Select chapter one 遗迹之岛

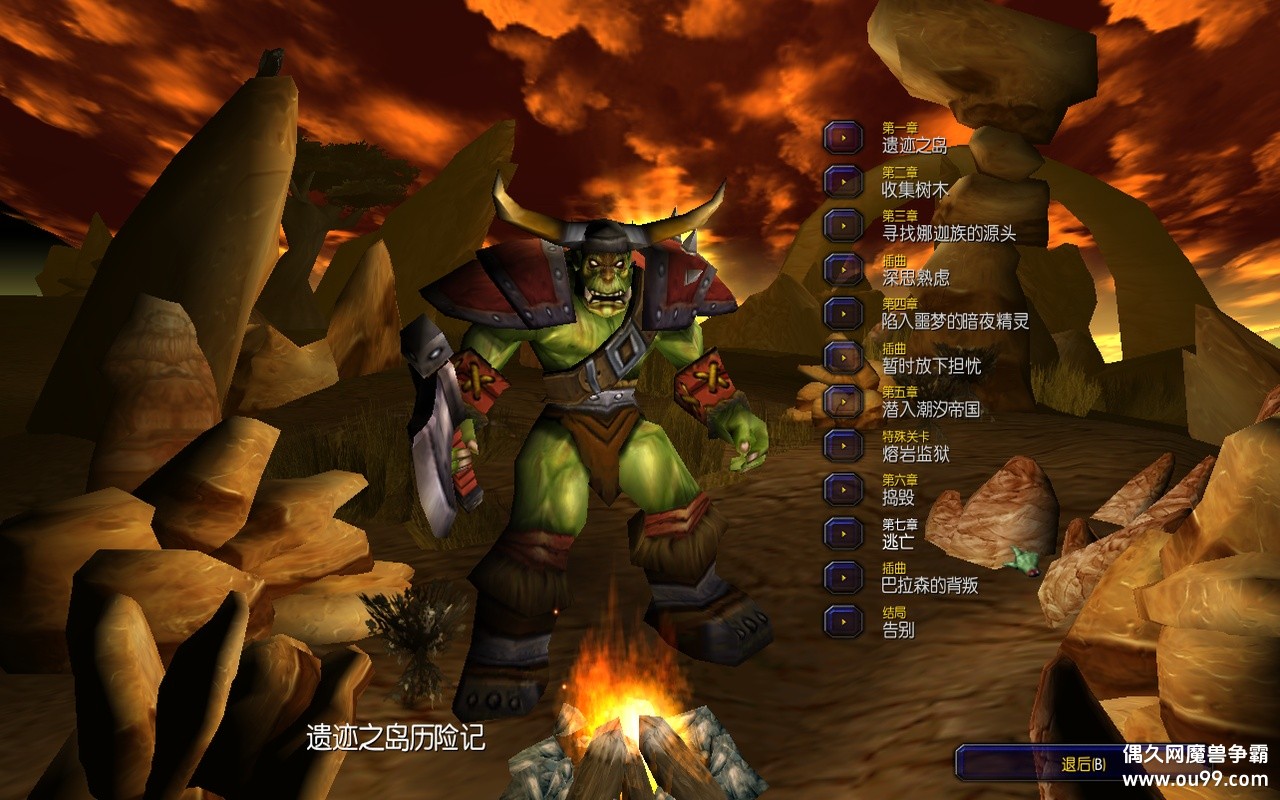pos(843,137)
